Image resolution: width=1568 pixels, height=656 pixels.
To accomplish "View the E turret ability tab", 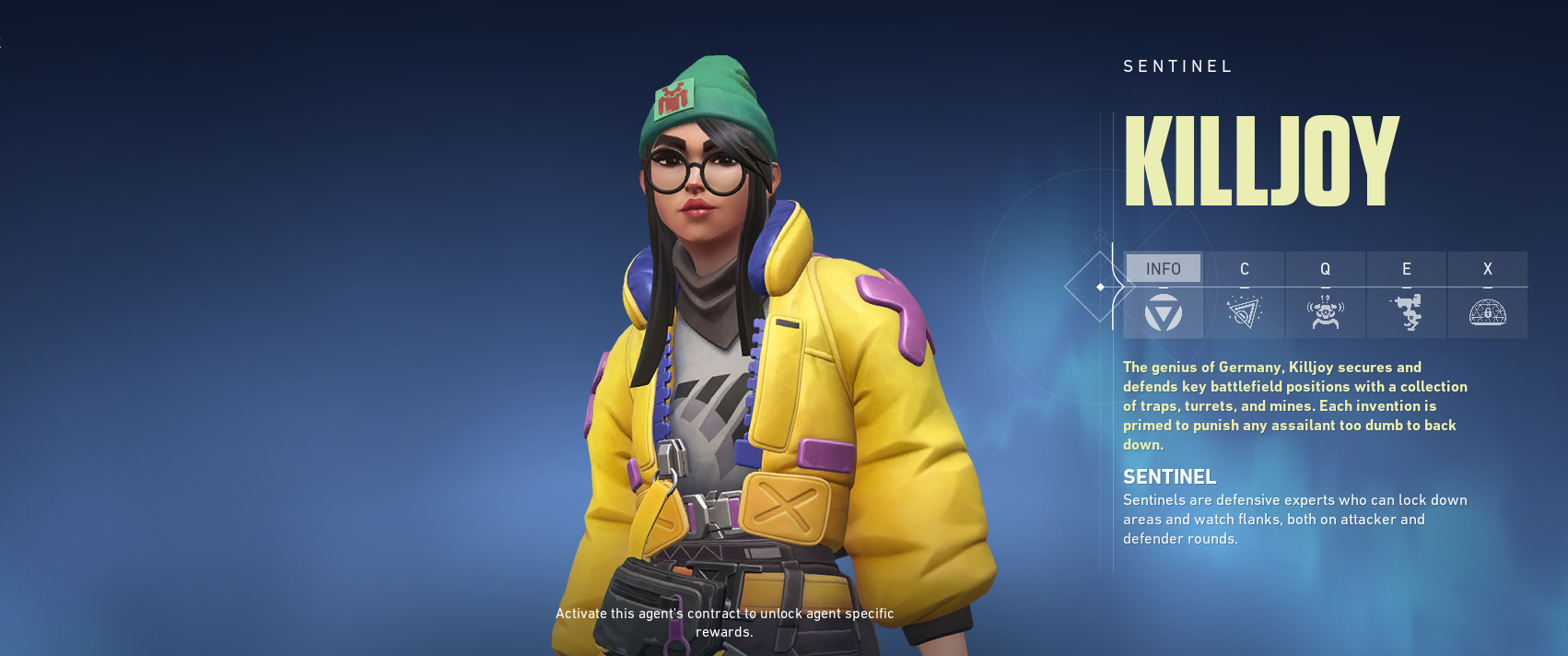I will [x=1407, y=294].
